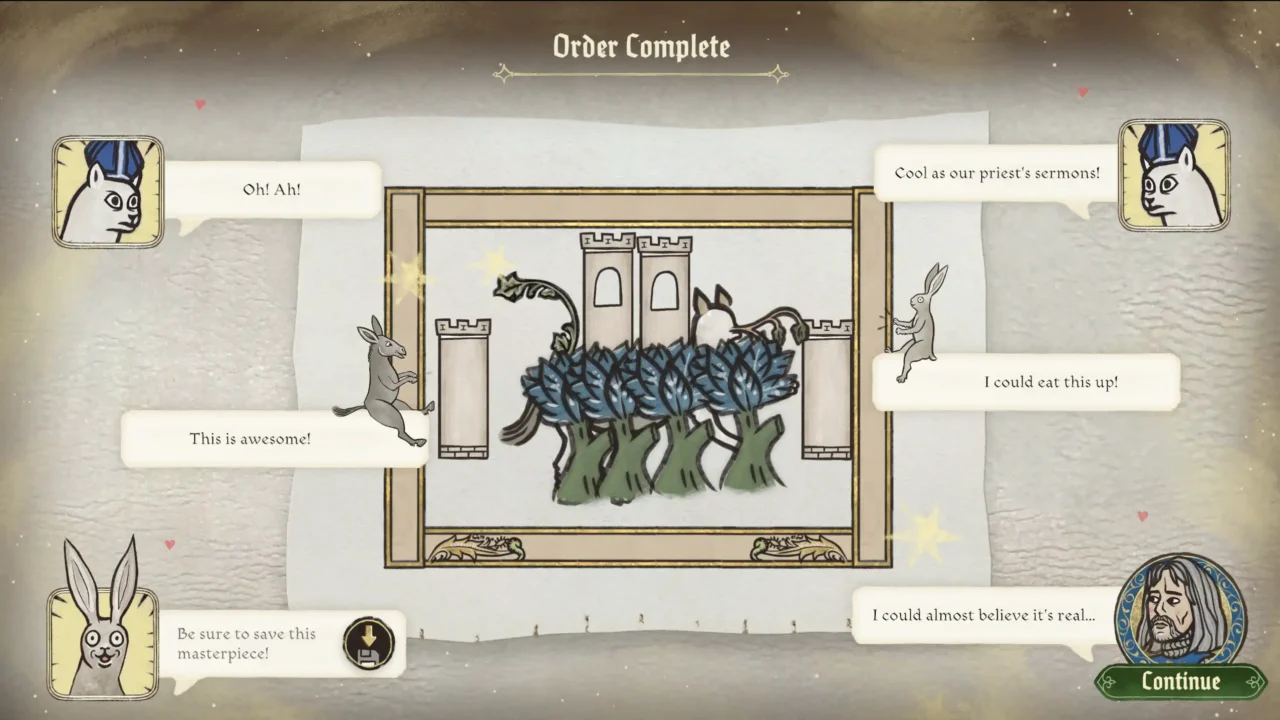The image size is (1280, 720).
Task: Select the mitre-wearing cat portrait on the left
Action: coord(107,190)
